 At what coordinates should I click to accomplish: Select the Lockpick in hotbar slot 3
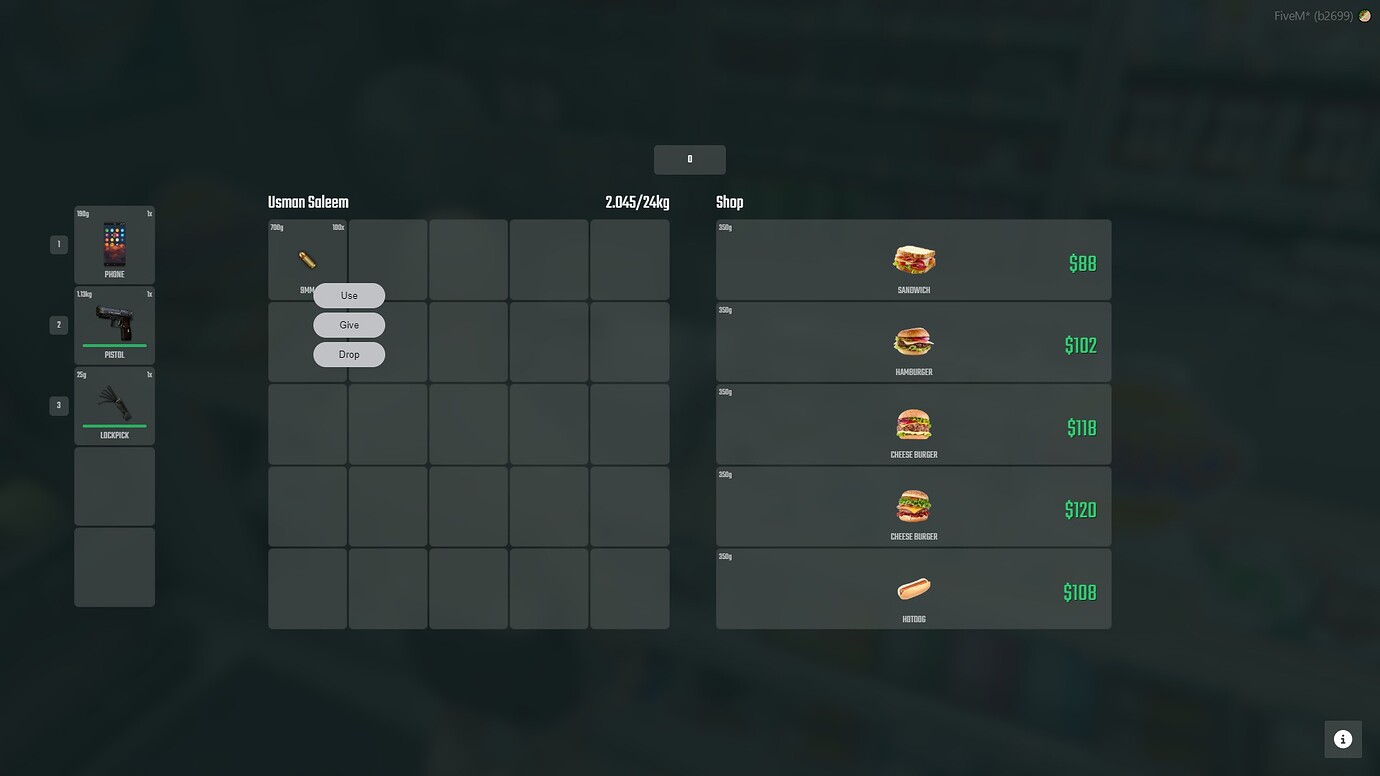coord(113,405)
